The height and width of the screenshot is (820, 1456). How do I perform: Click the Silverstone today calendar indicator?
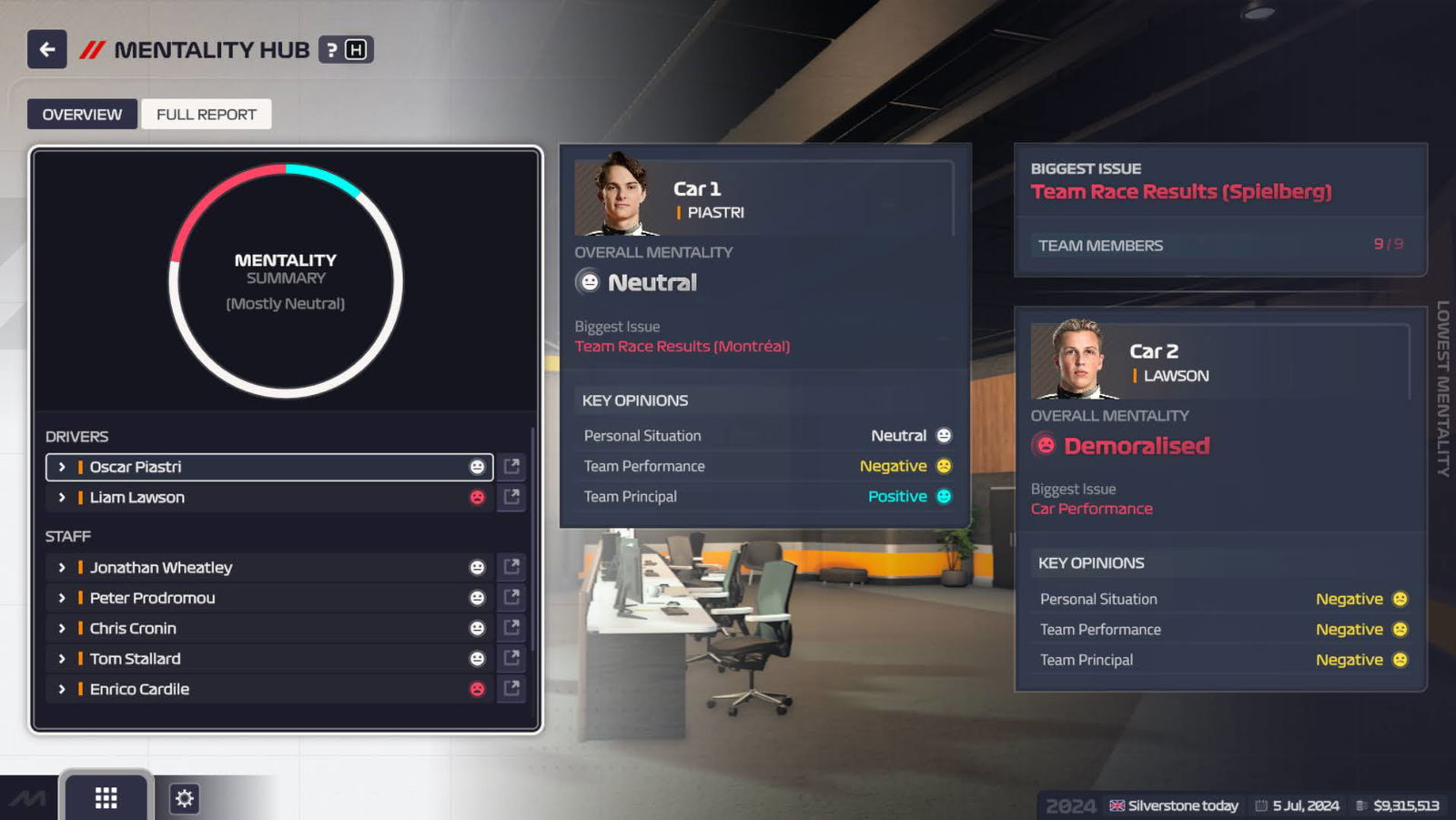pos(1174,806)
